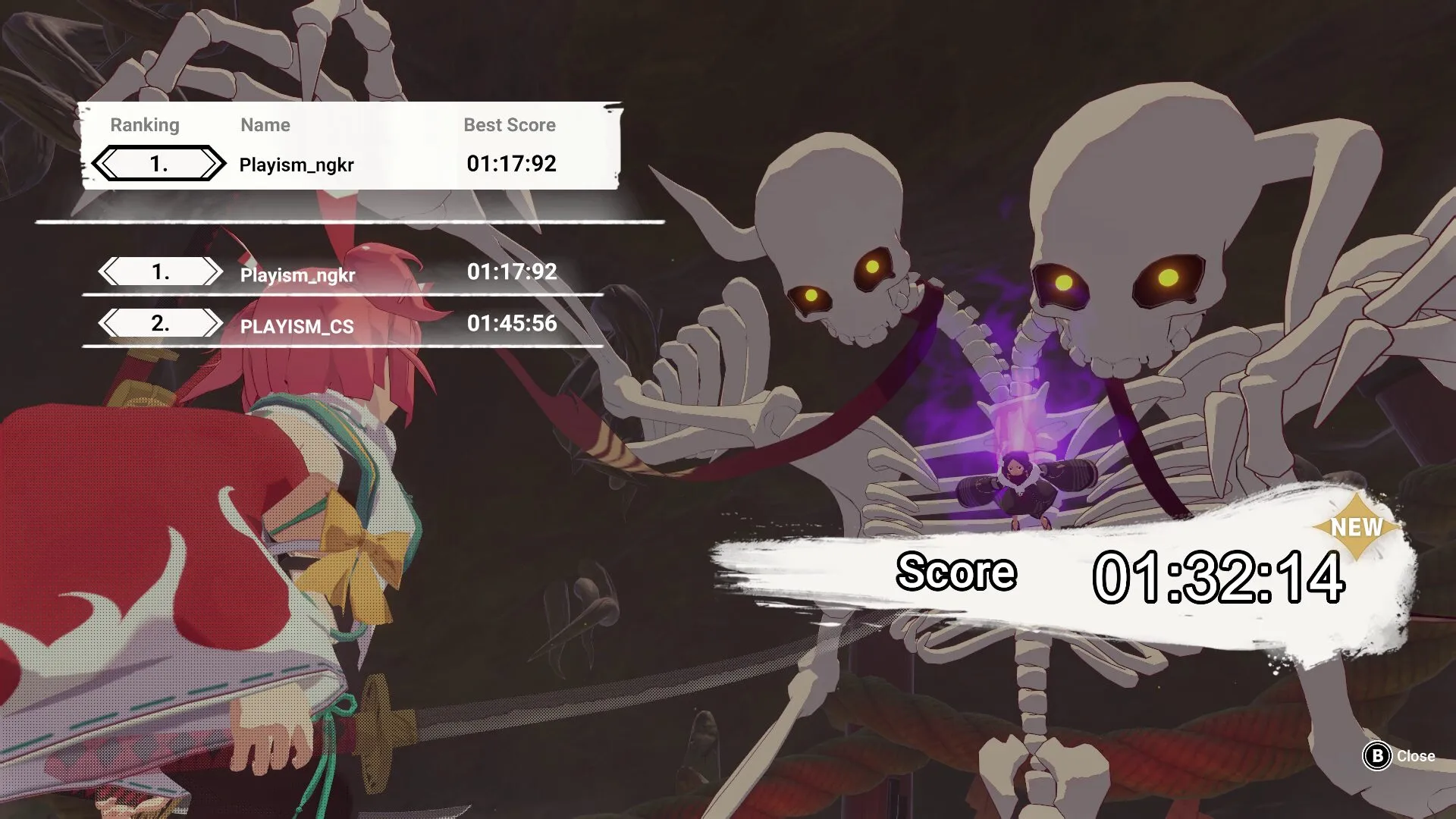Toggle selection of the lower rank 1 badge

(159, 271)
